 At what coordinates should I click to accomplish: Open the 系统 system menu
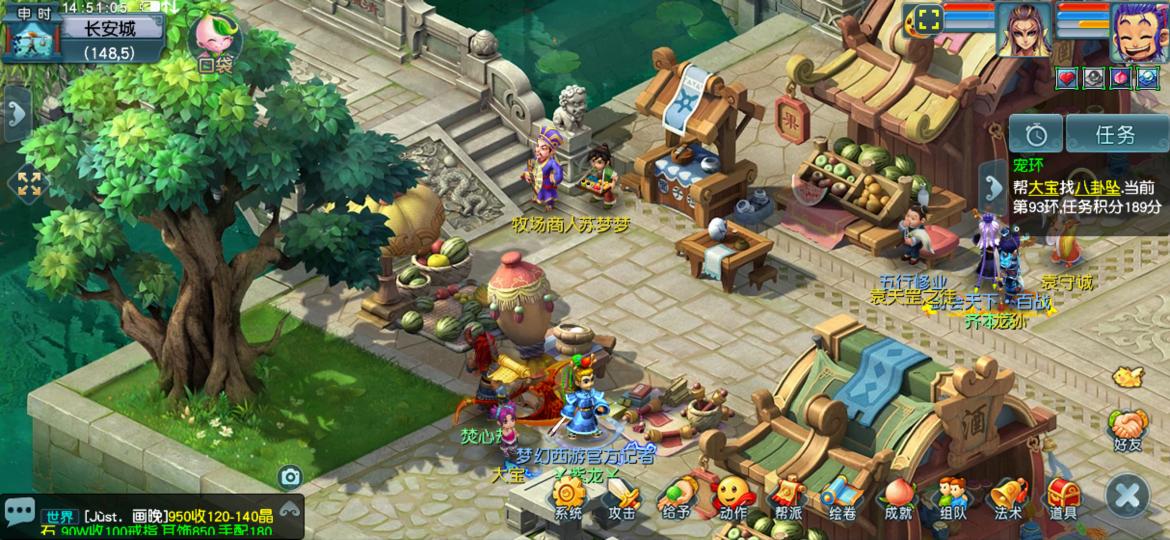[568, 495]
